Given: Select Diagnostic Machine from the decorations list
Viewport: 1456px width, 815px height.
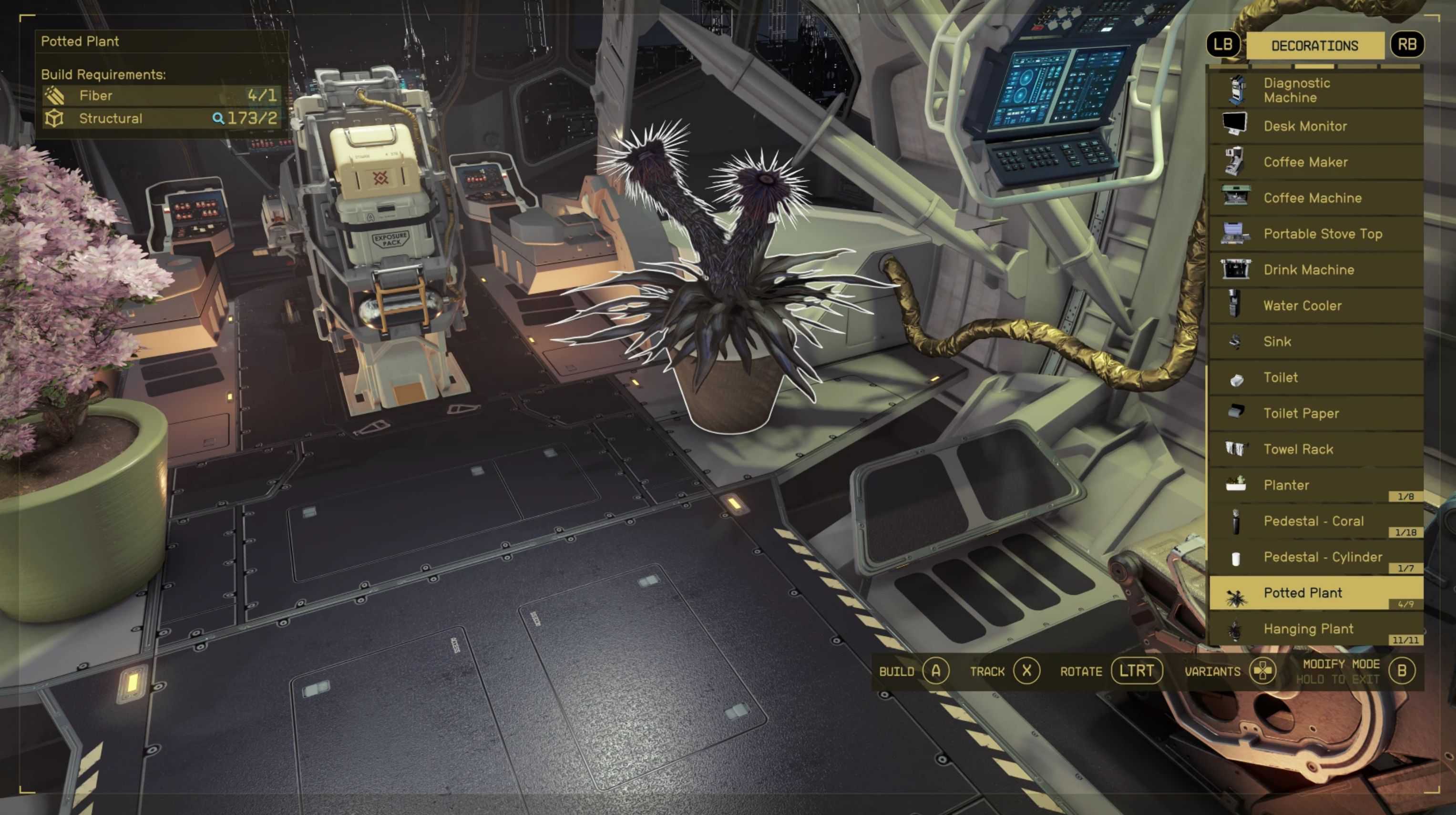Looking at the screenshot, I should [1315, 91].
